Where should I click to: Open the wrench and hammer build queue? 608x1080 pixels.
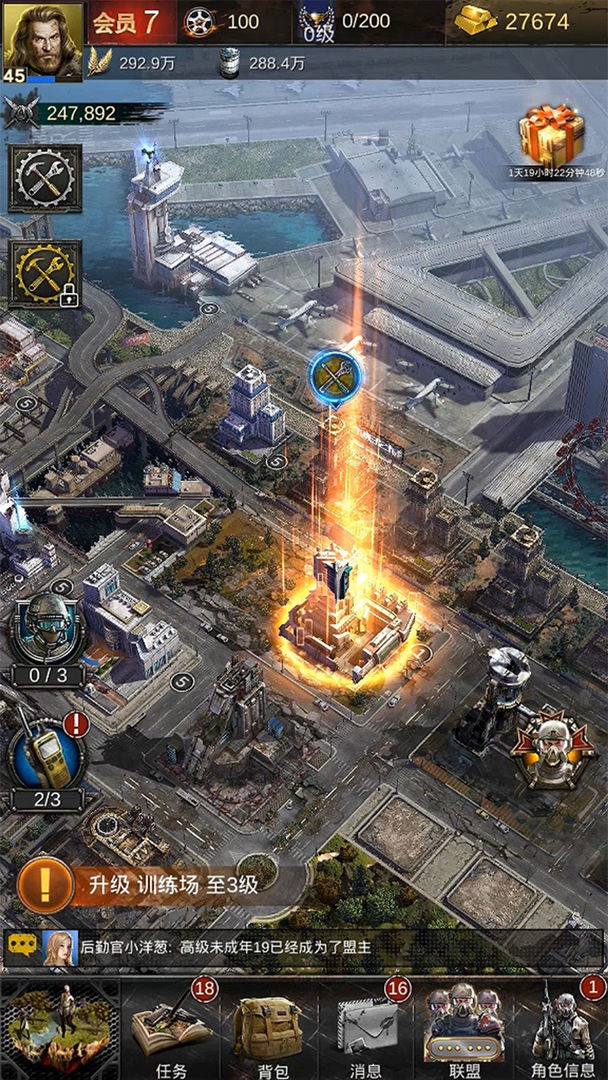[x=45, y=178]
